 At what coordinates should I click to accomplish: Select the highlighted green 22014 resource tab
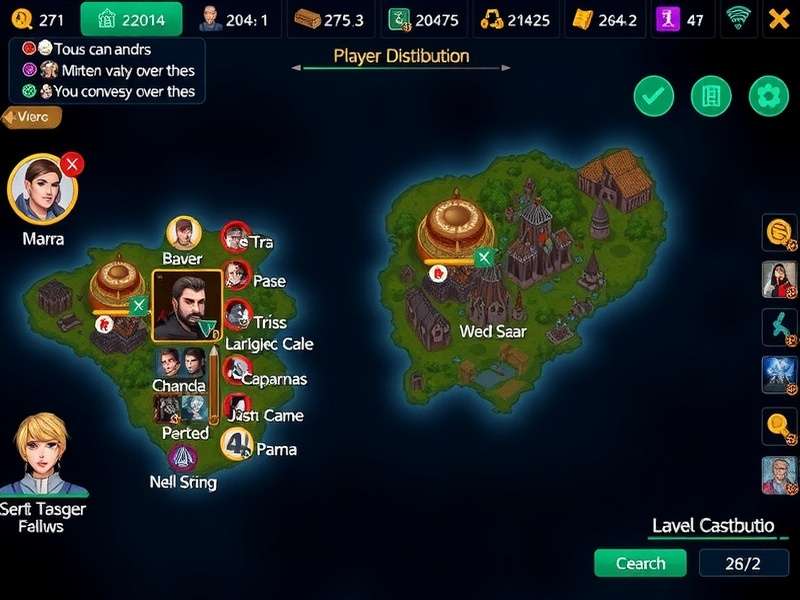pyautogui.click(x=131, y=18)
